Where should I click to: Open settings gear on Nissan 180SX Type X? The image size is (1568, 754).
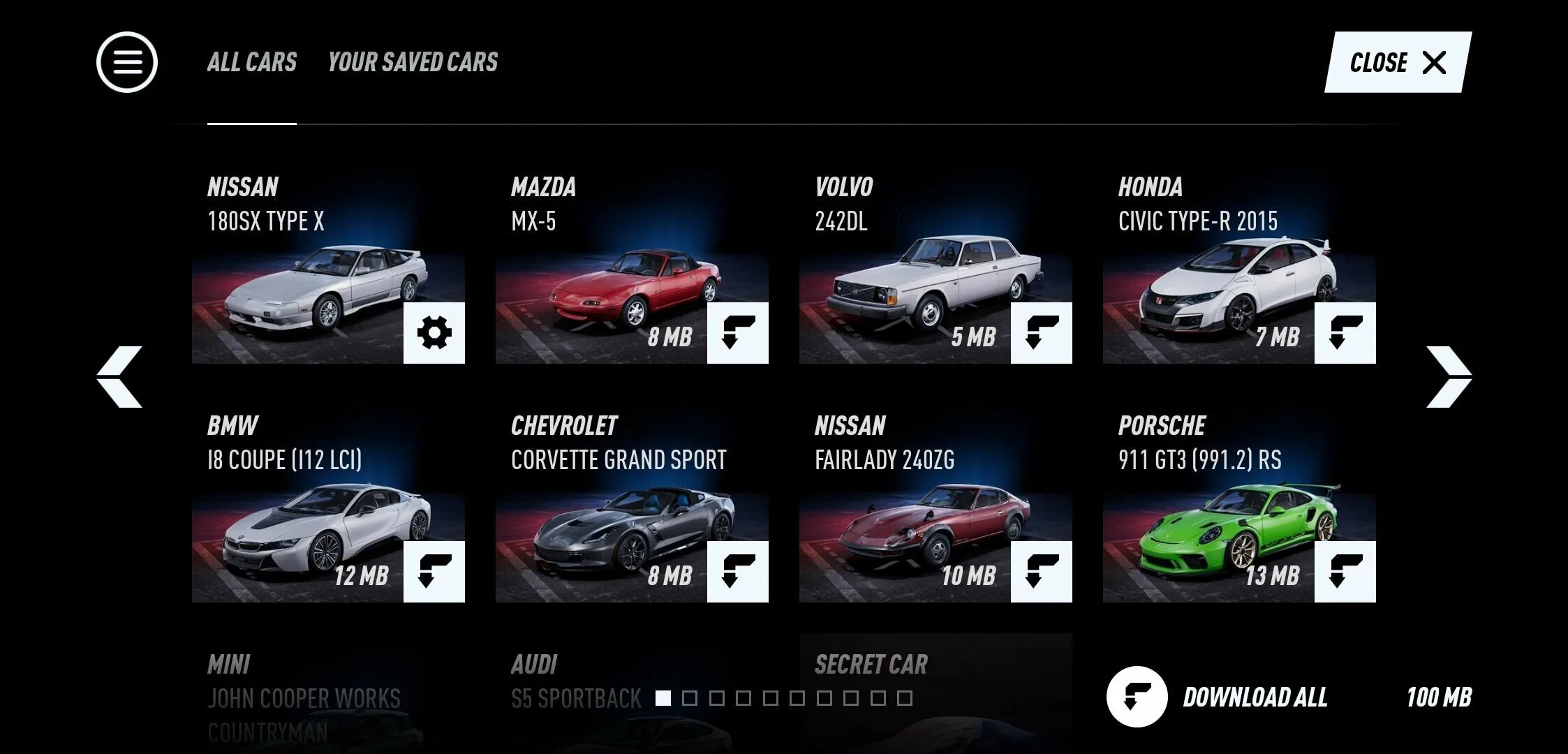(434, 332)
